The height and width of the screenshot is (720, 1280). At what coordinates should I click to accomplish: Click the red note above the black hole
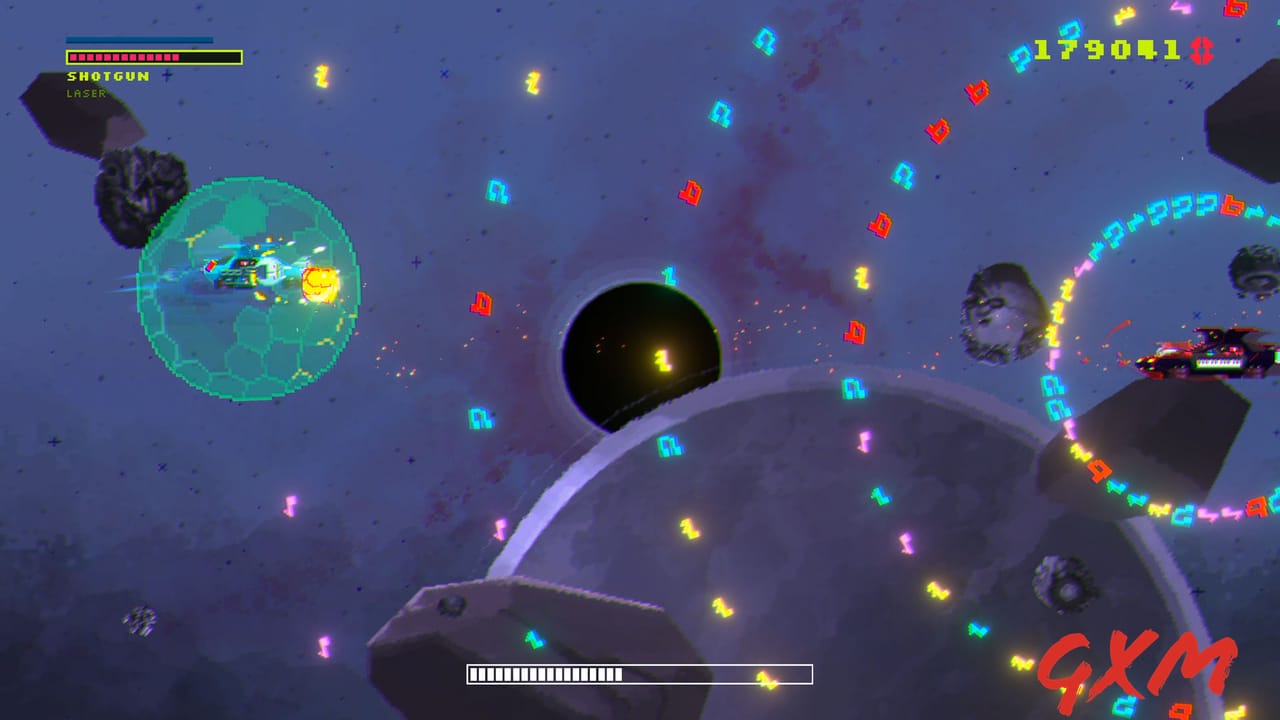[x=688, y=193]
